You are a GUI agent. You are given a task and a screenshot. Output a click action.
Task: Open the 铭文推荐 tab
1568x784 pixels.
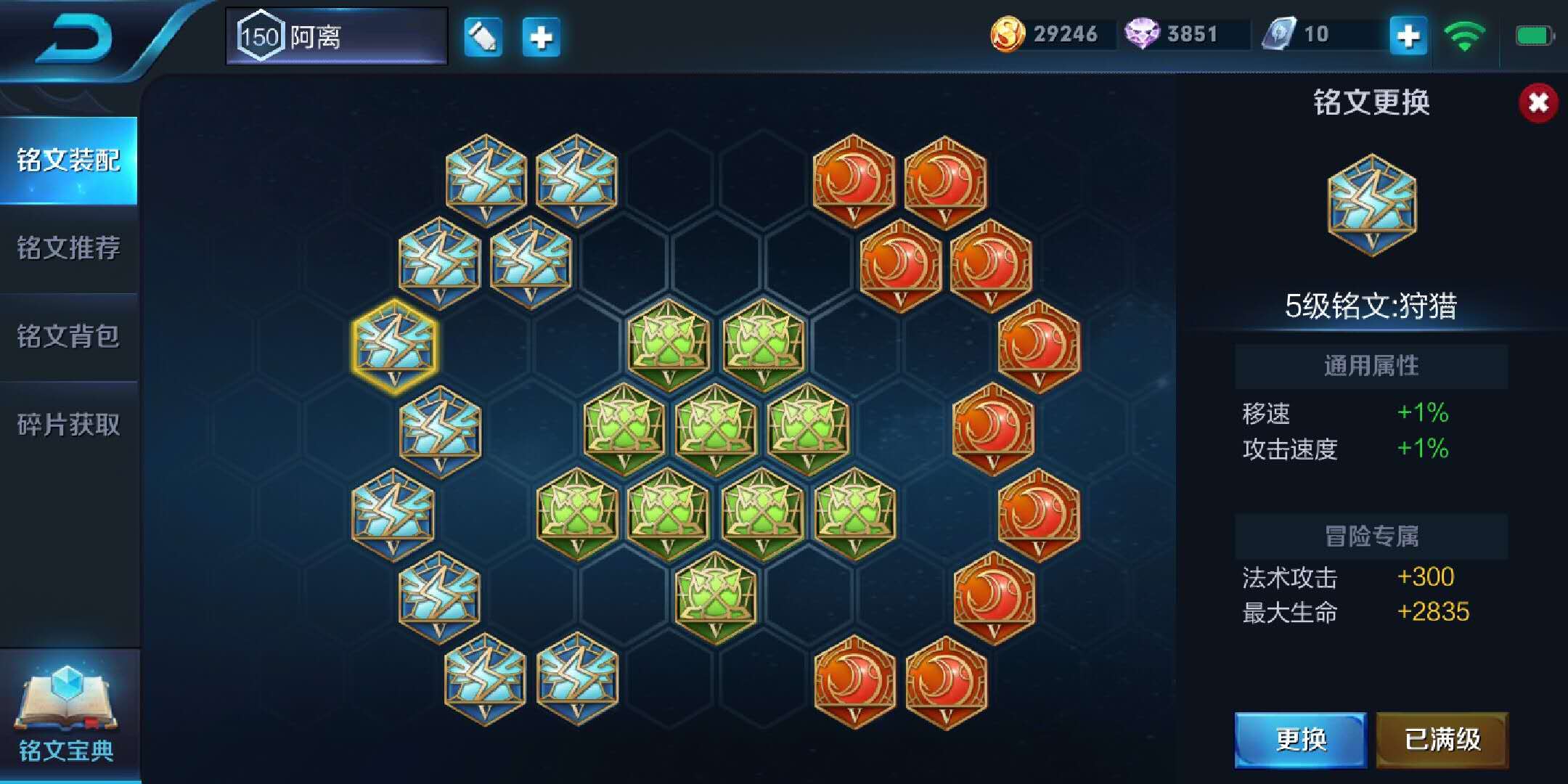pyautogui.click(x=69, y=248)
